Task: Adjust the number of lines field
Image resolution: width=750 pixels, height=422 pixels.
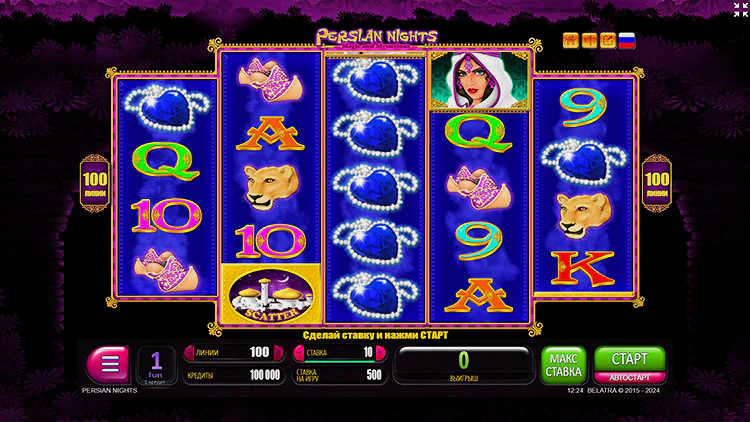Action: (x=229, y=352)
